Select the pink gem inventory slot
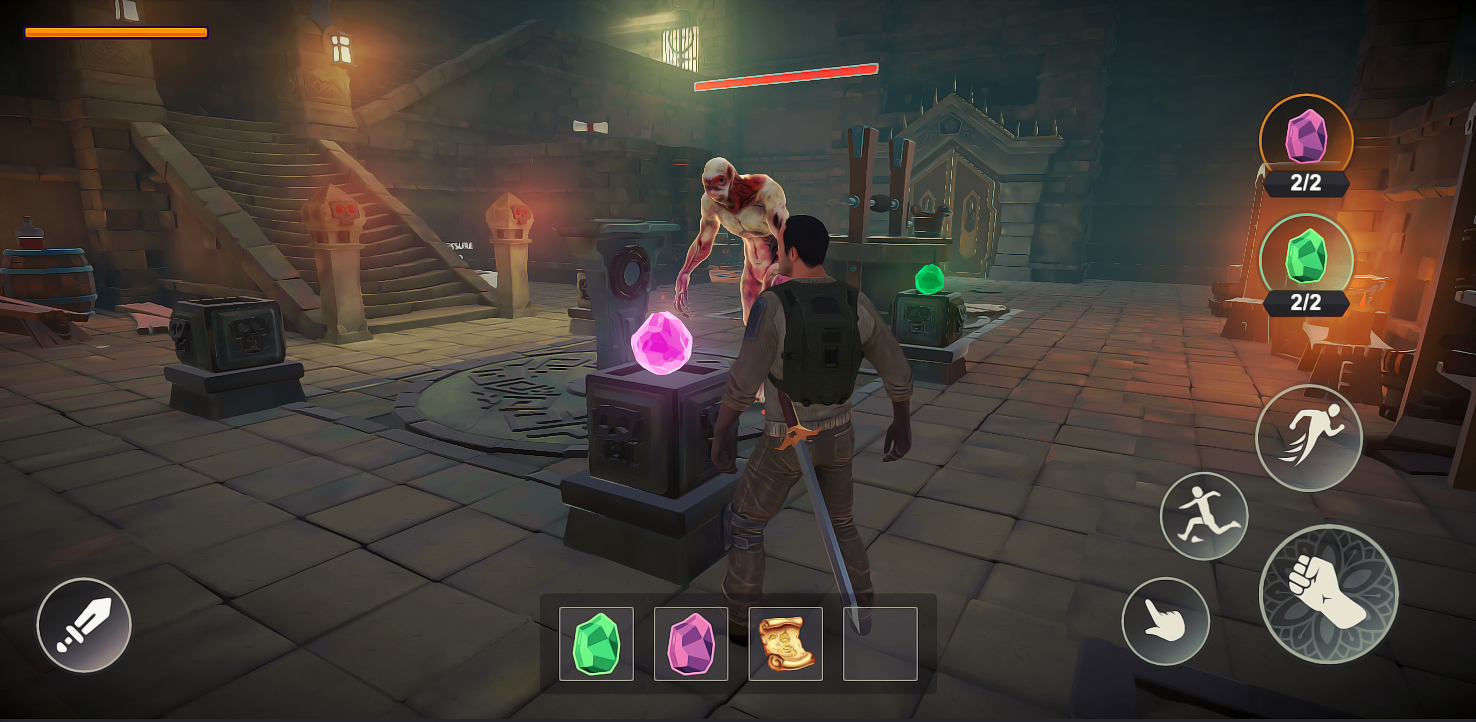1476x722 pixels. (690, 644)
